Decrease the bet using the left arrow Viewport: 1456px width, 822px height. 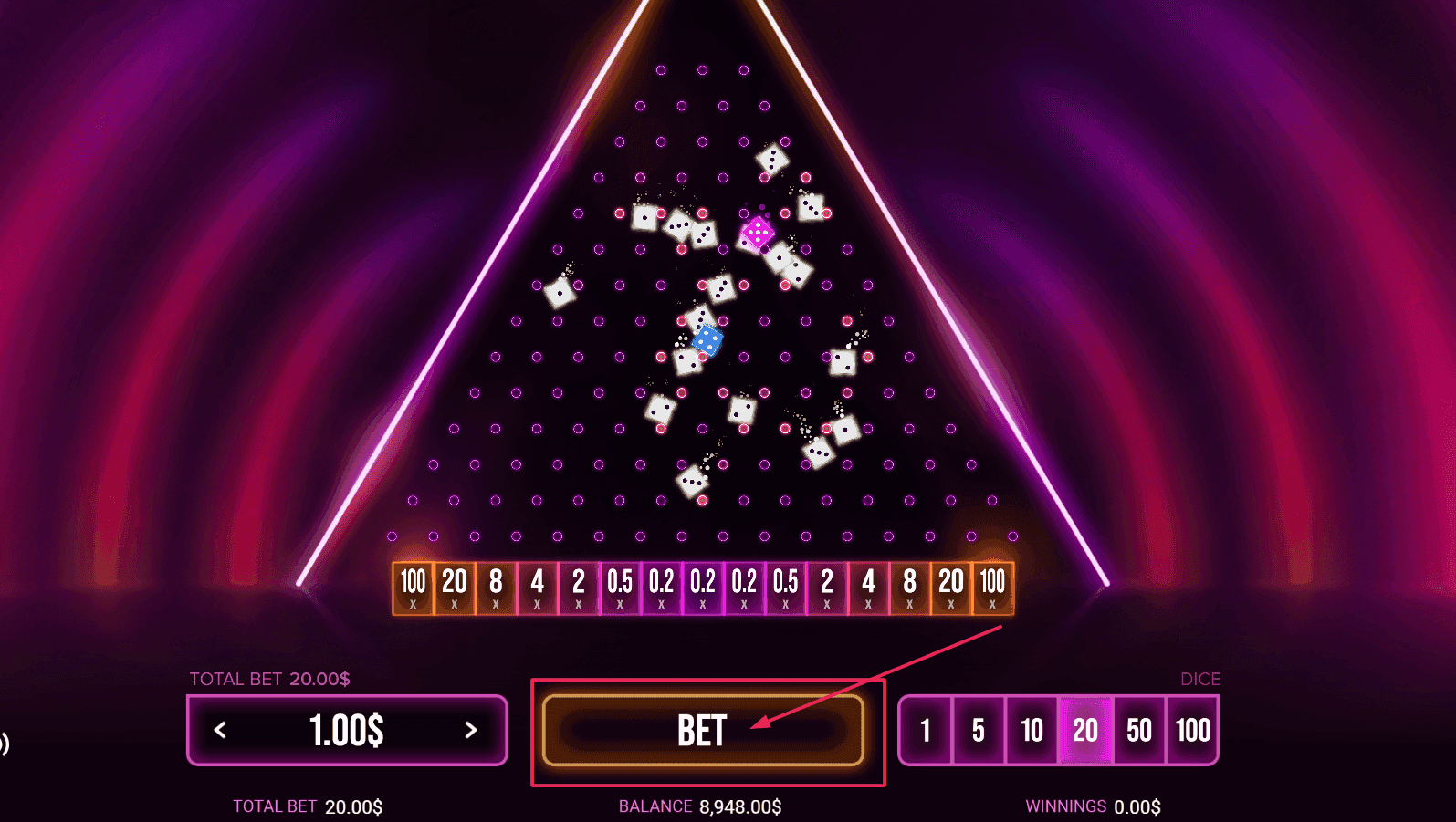point(219,730)
